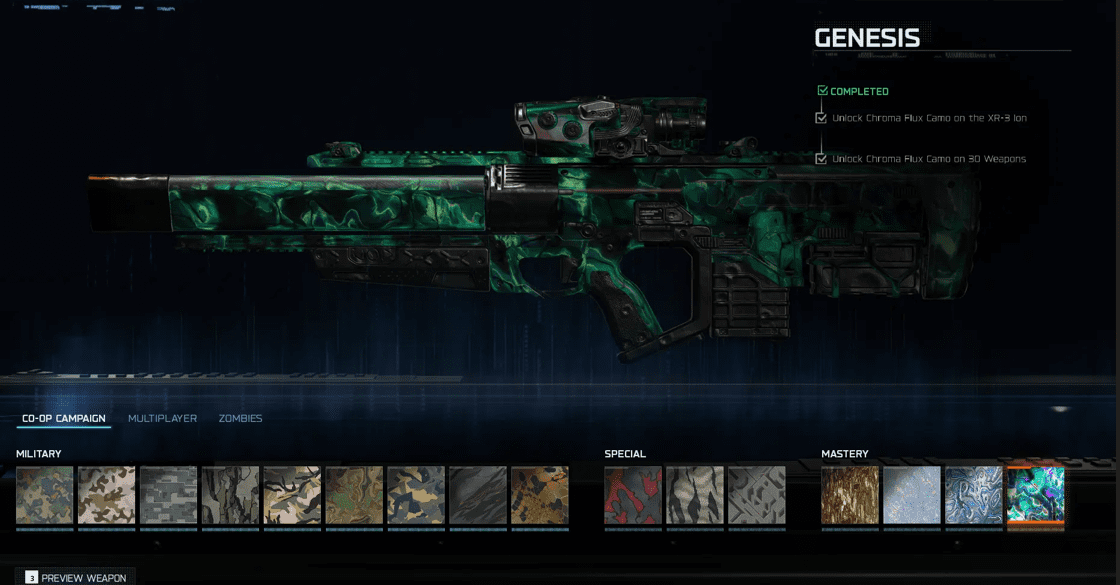Choose the beige and brown desert camo
Image resolution: width=1120 pixels, height=585 pixels.
[x=107, y=495]
